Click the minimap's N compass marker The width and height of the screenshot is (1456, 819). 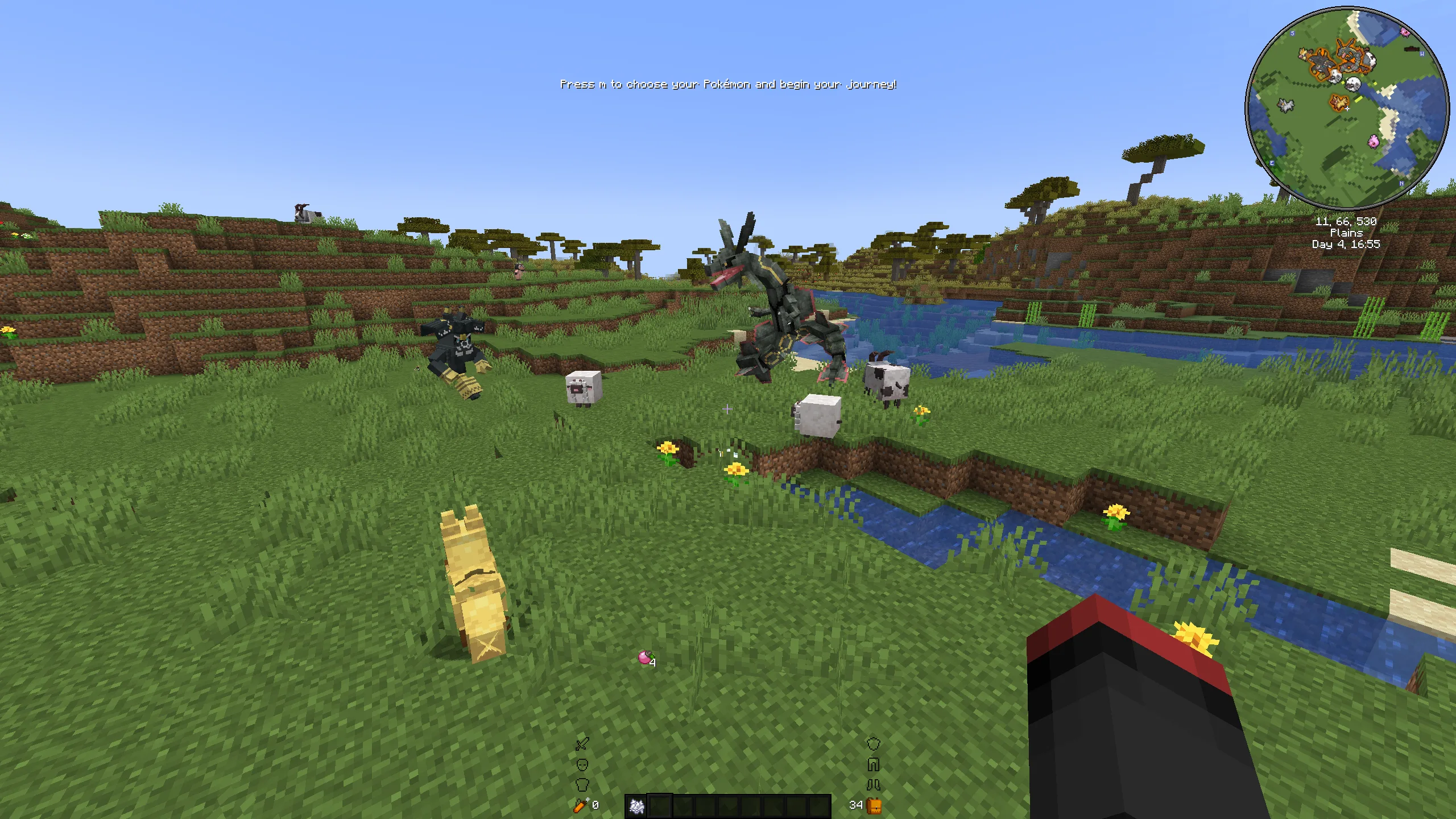[x=1401, y=183]
